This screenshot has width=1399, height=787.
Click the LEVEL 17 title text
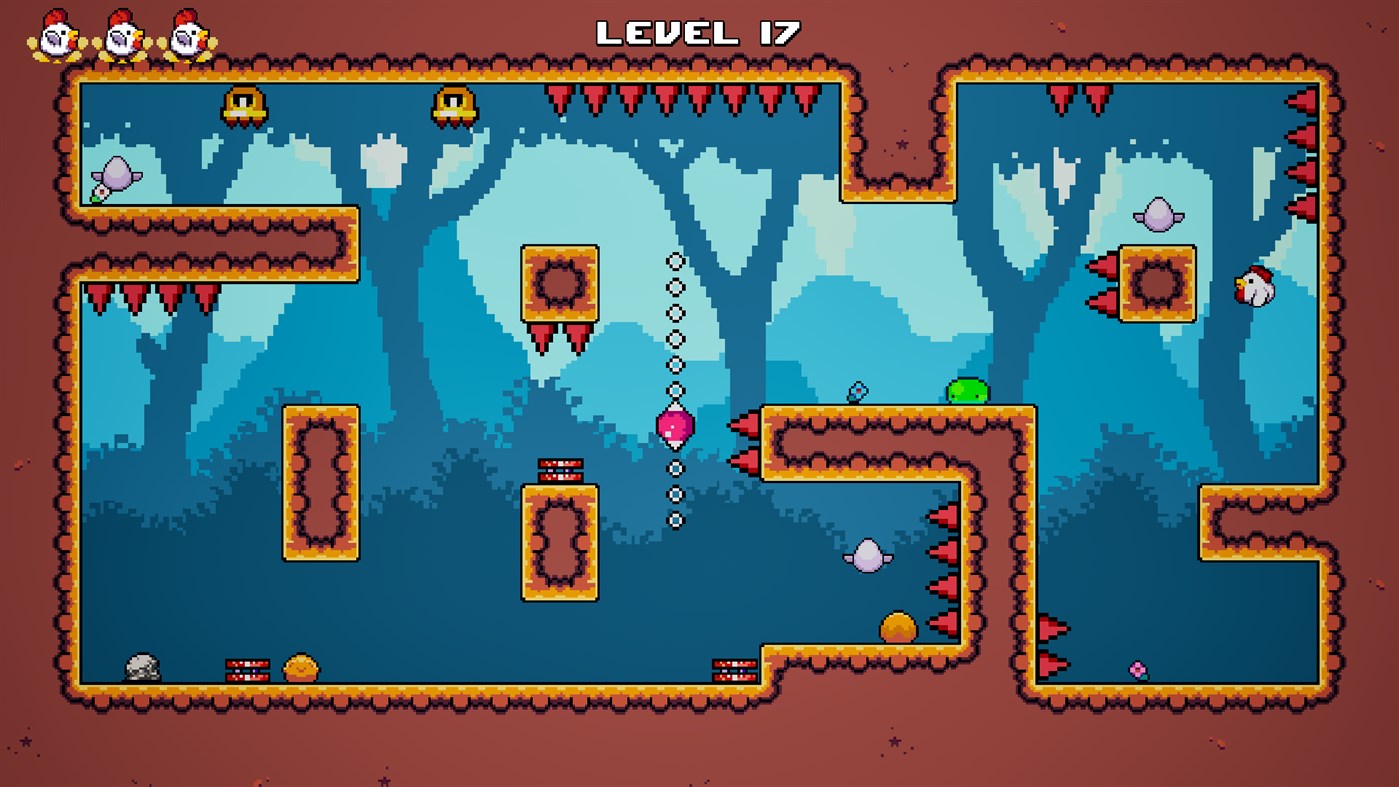pos(697,31)
